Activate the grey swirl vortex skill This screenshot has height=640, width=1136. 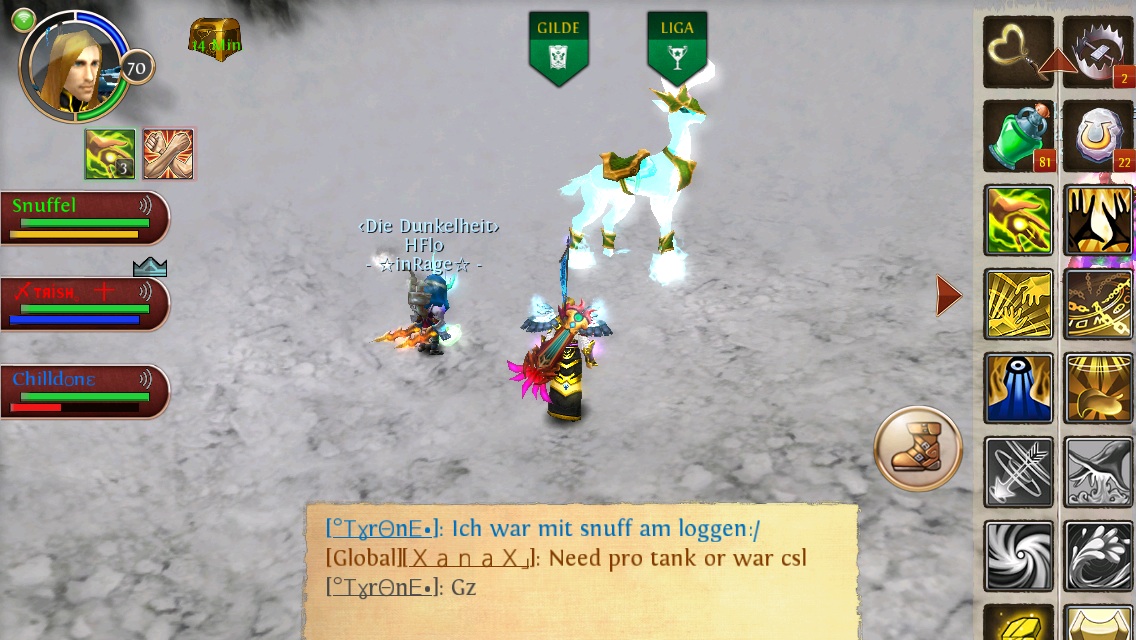[x=1018, y=556]
